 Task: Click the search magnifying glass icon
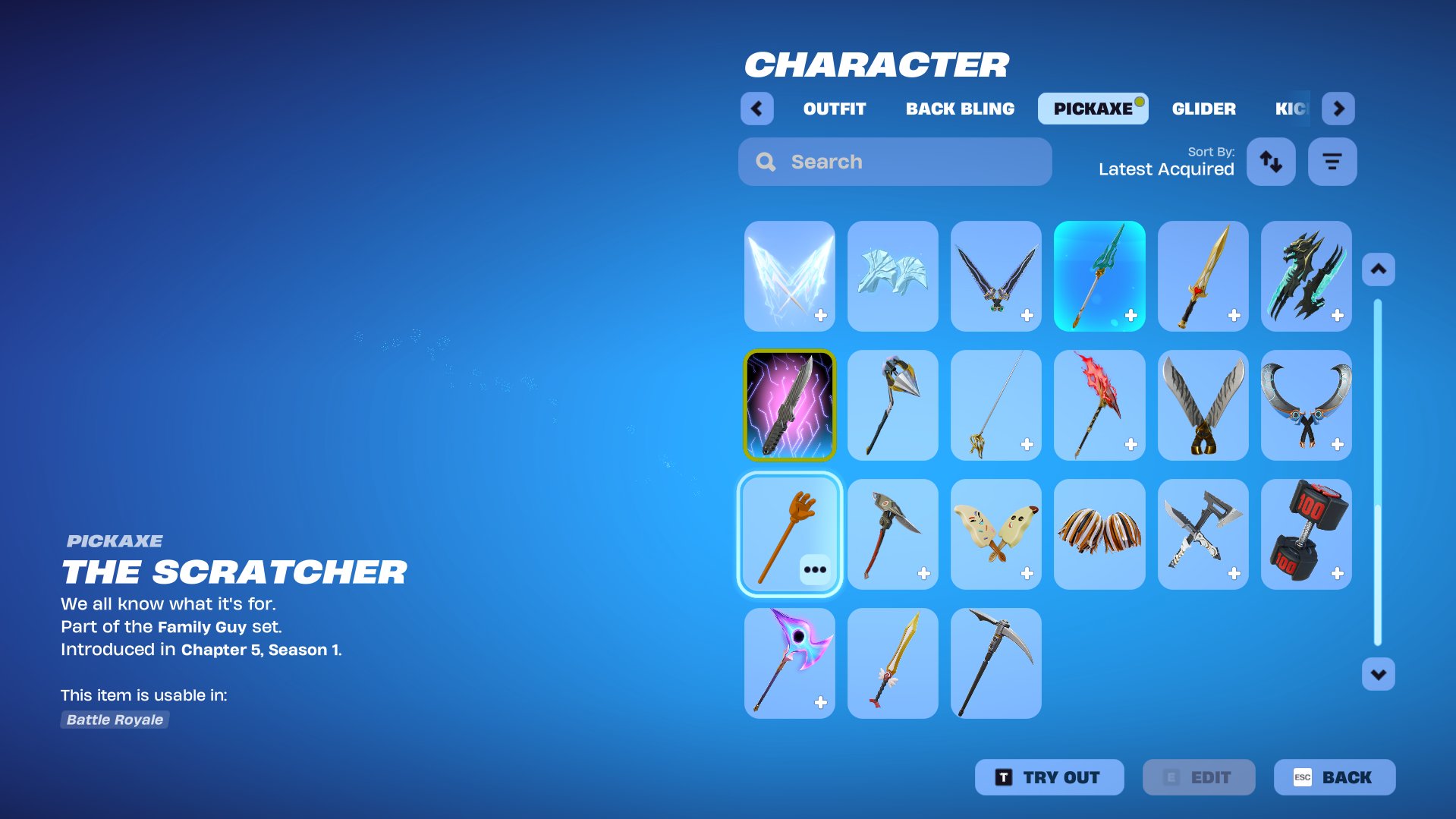click(766, 162)
